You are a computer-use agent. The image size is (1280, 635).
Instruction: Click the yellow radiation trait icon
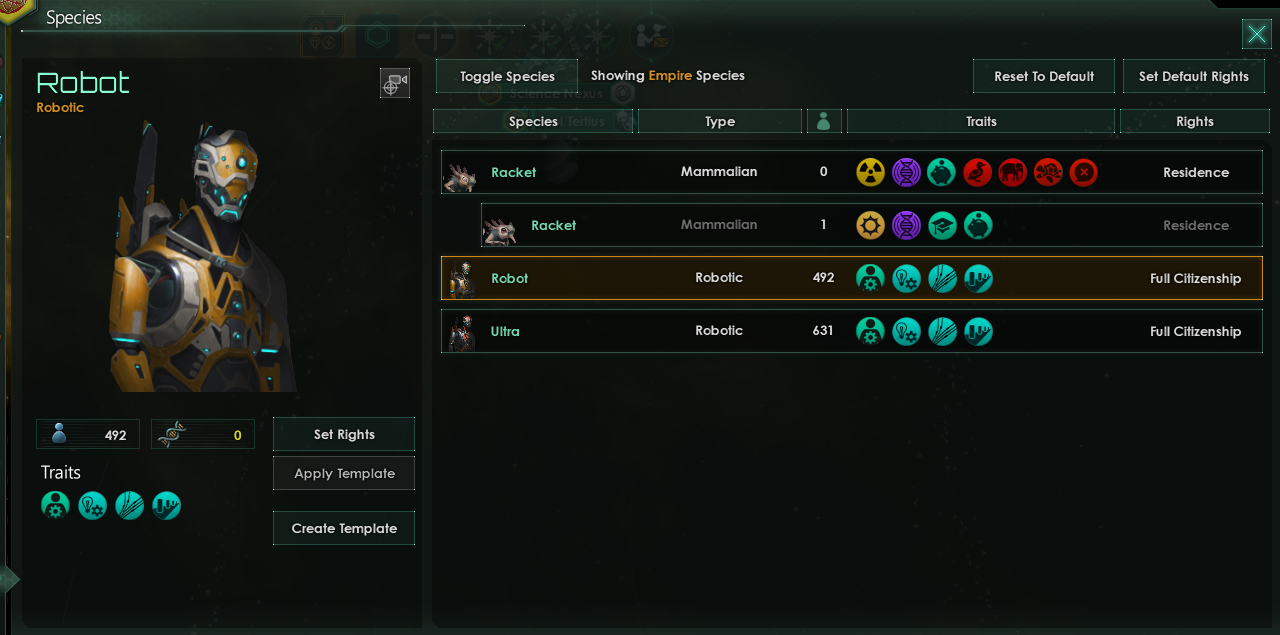pos(870,173)
